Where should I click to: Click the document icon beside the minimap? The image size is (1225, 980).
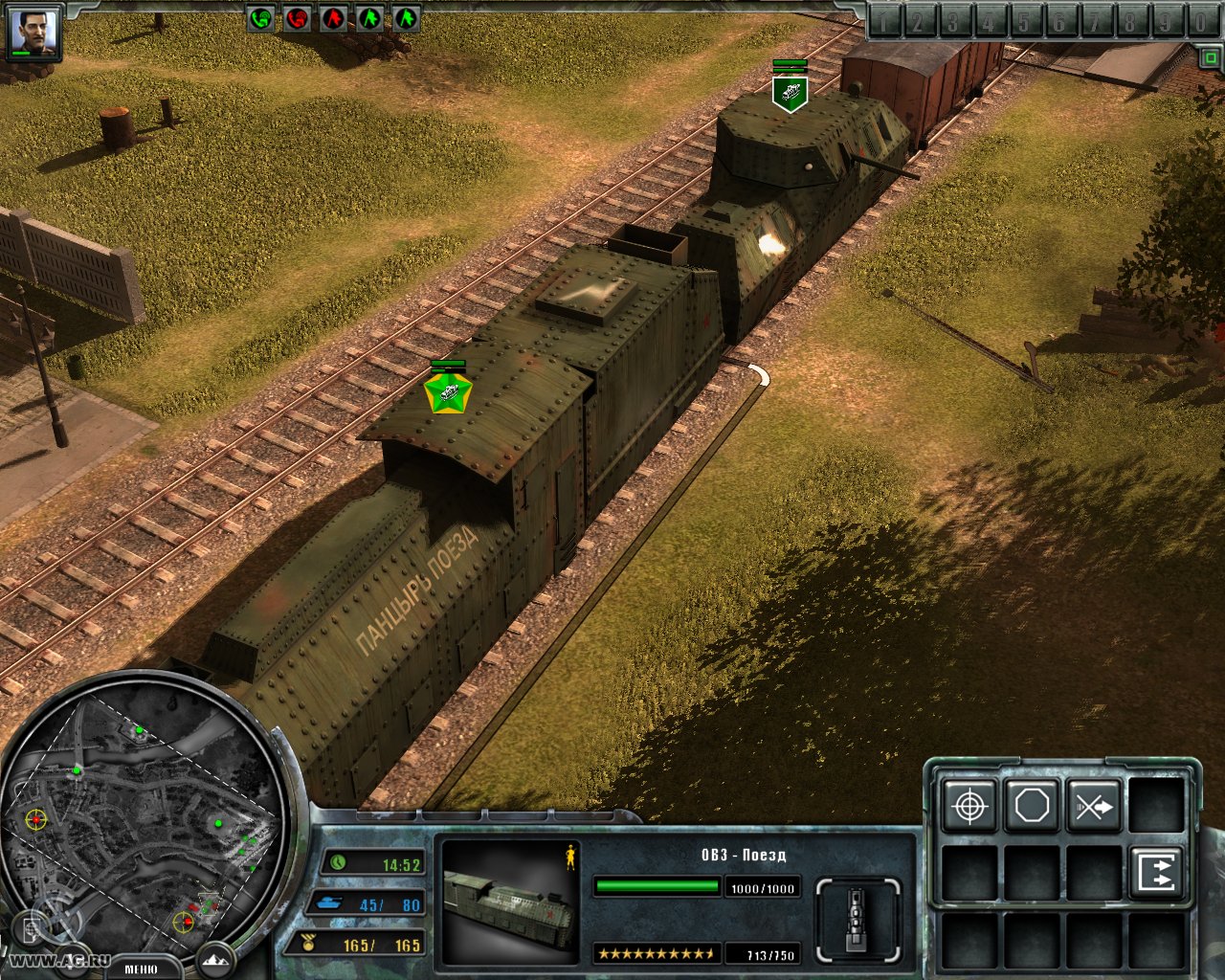coord(33,928)
